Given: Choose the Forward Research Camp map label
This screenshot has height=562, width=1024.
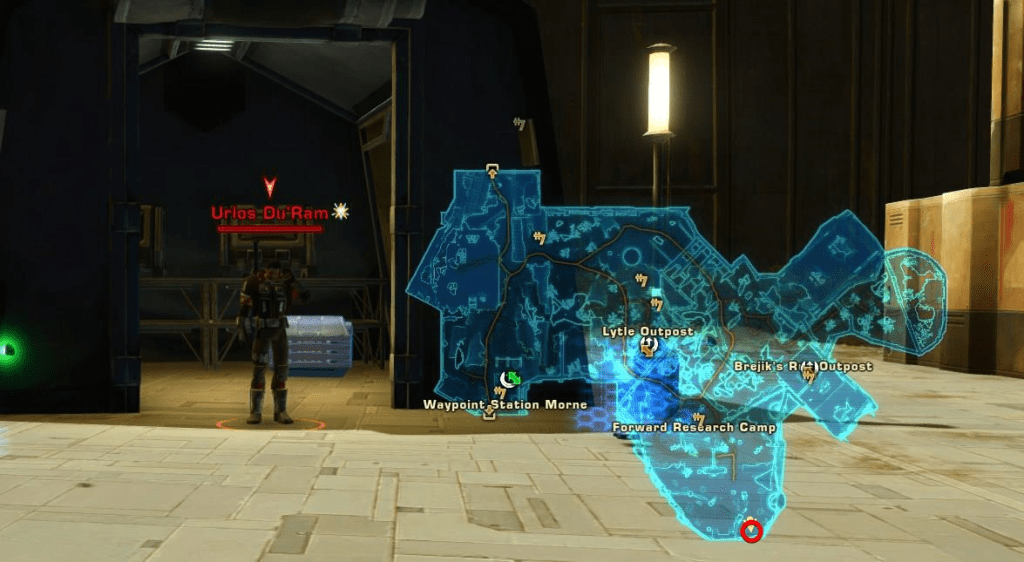Looking at the screenshot, I should tap(694, 428).
